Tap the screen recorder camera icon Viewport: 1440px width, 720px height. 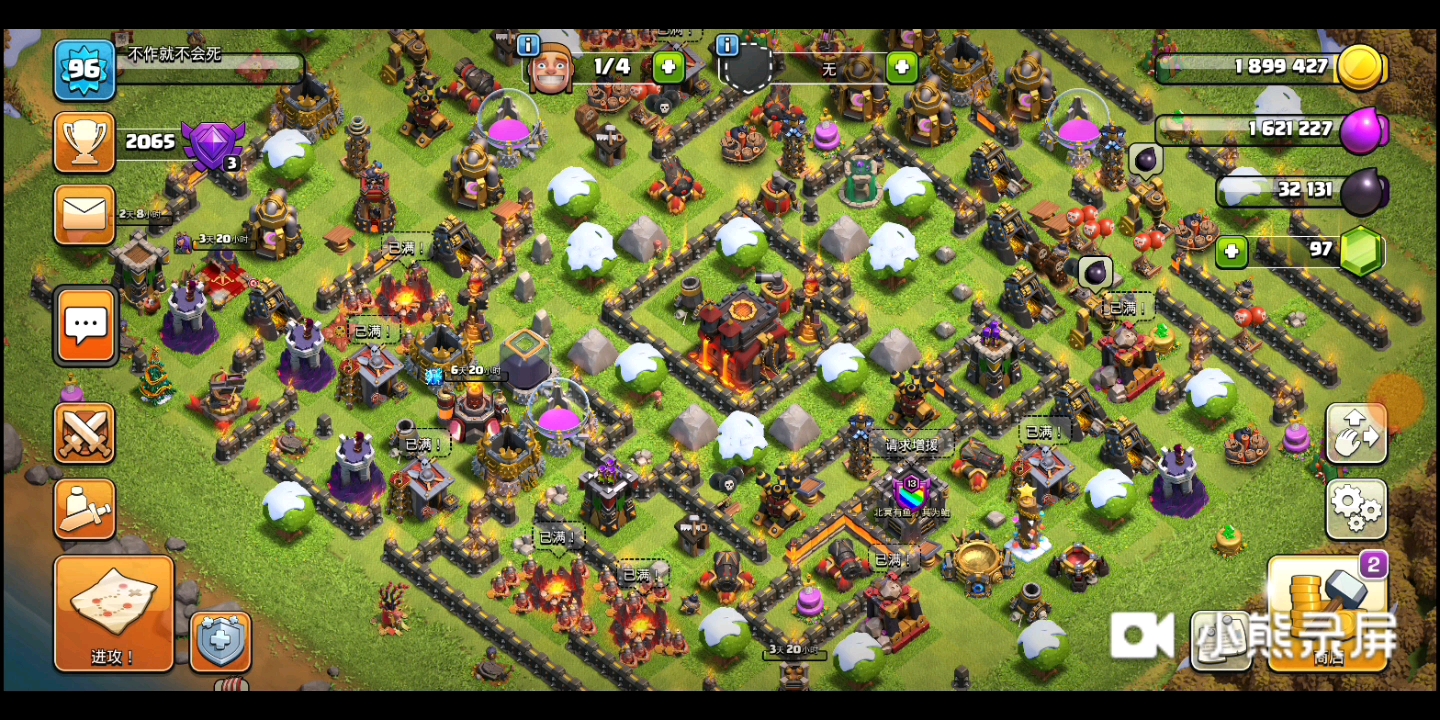tap(1141, 636)
